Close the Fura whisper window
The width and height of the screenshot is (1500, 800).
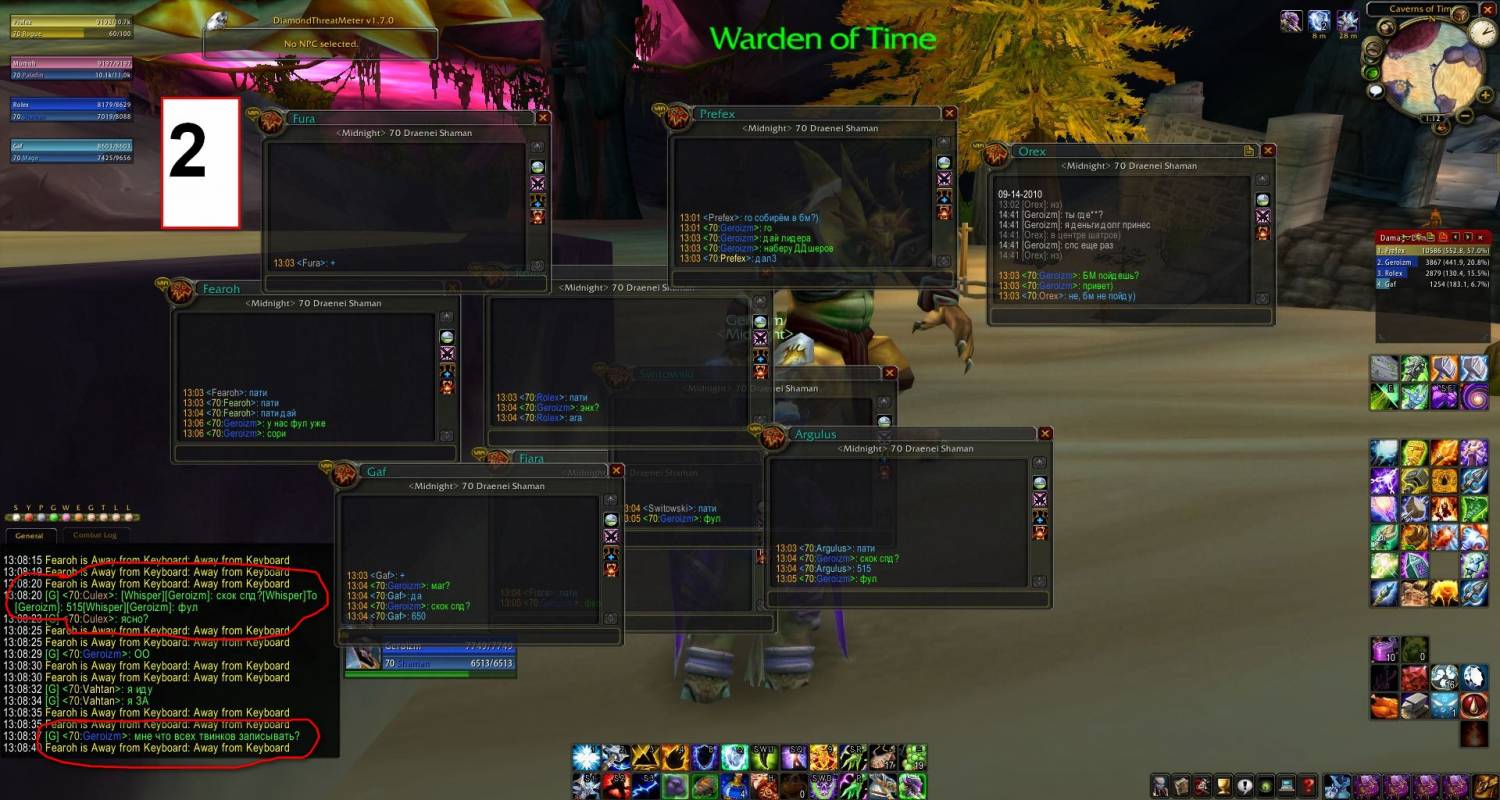(x=543, y=117)
